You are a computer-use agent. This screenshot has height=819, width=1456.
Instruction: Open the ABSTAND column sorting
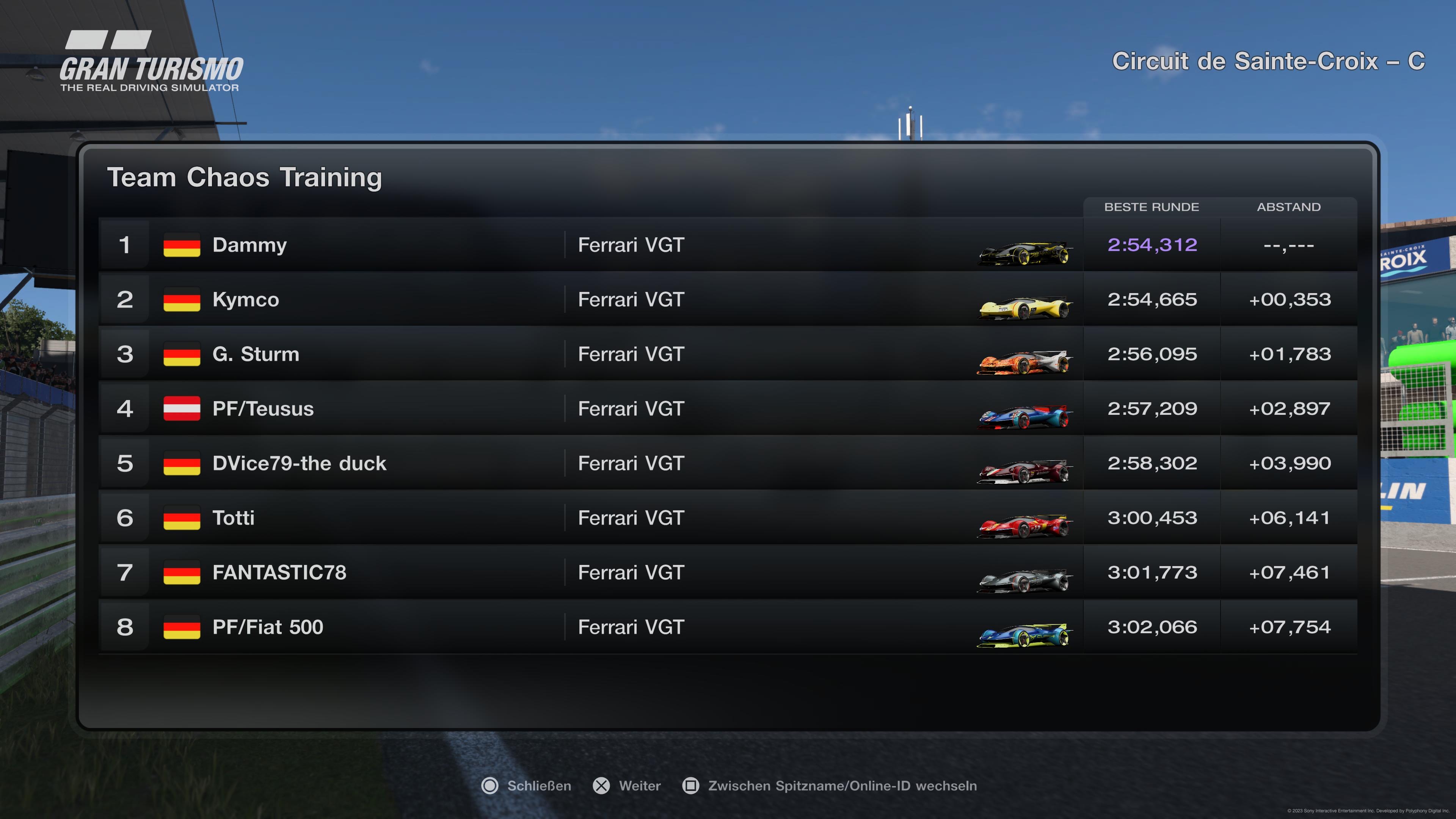point(1289,207)
